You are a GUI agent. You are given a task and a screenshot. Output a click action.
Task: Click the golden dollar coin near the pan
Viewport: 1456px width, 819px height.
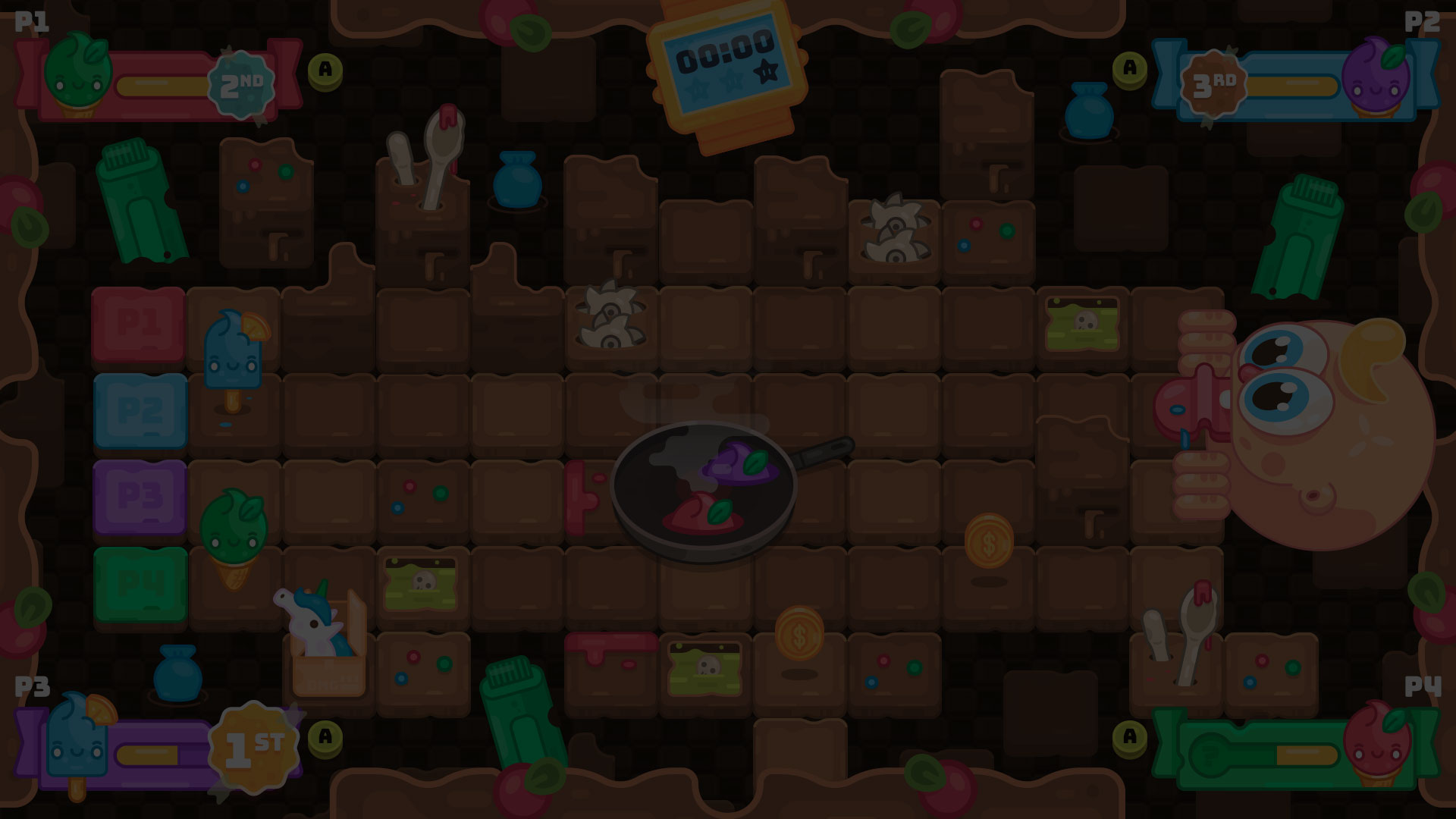990,541
